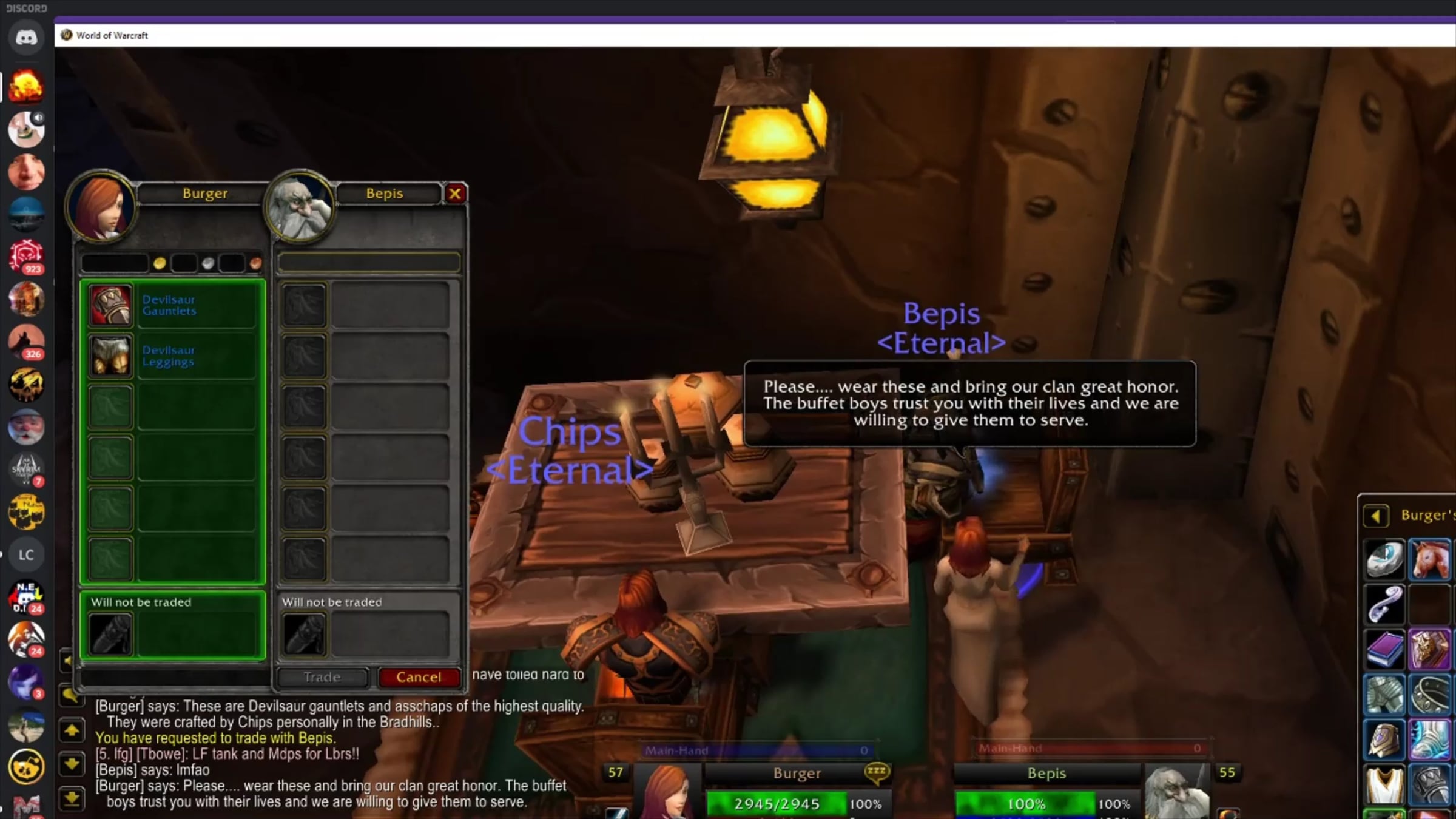Click the gold amount input field
The width and height of the screenshot is (1456, 819).
[x=115, y=263]
